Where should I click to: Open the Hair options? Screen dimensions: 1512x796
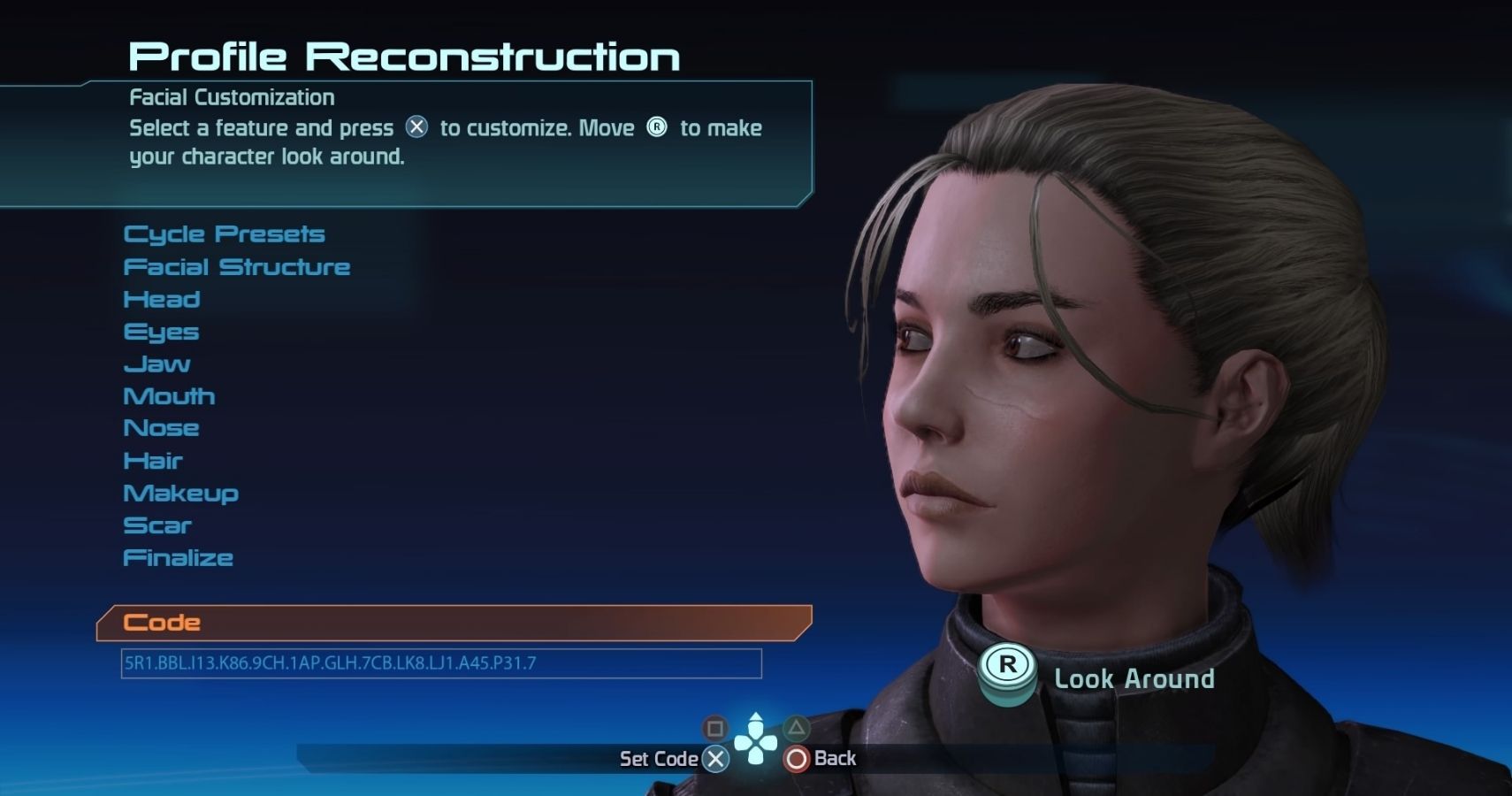[x=153, y=461]
